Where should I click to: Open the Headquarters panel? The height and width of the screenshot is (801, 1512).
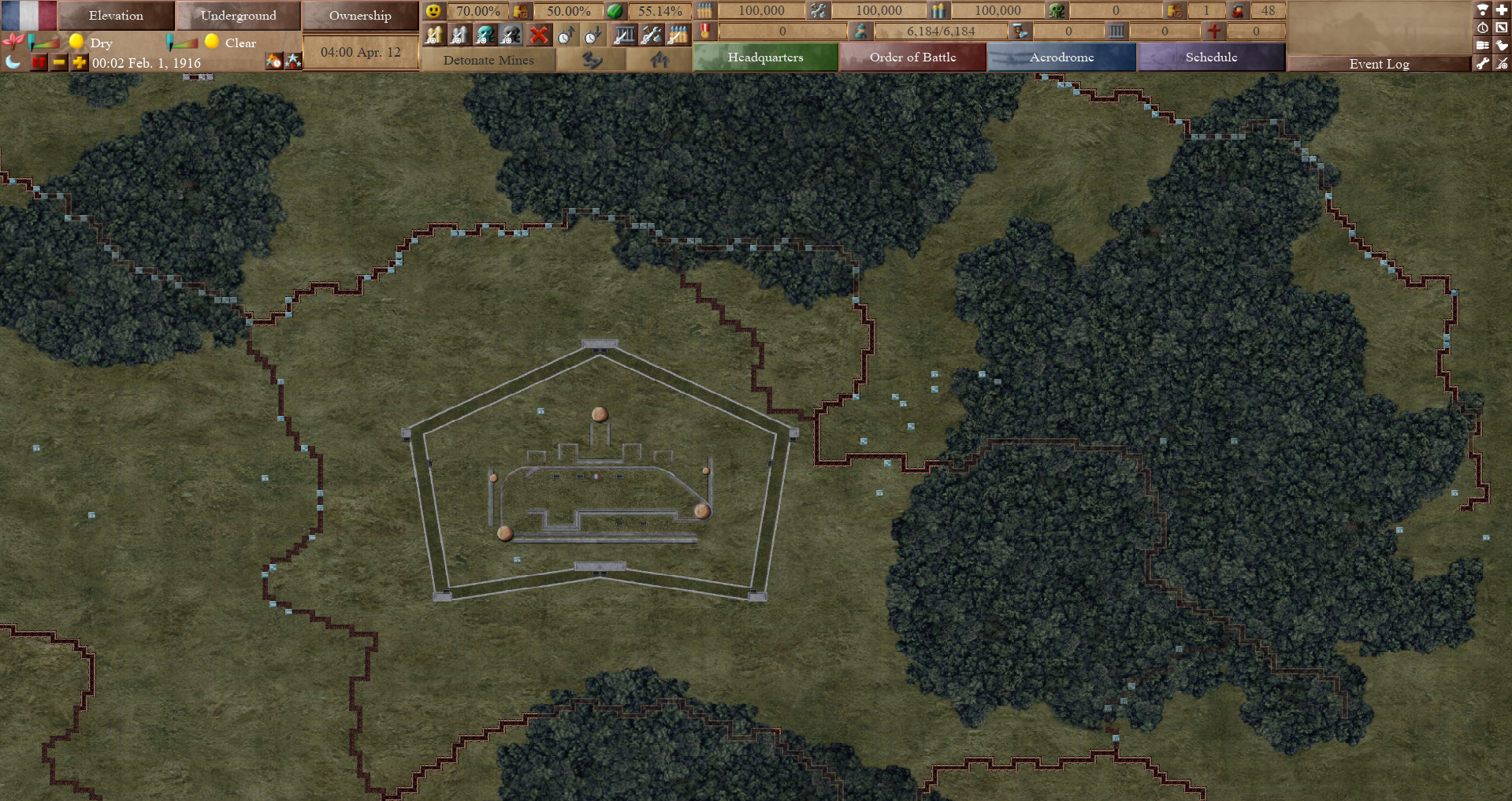[x=765, y=57]
